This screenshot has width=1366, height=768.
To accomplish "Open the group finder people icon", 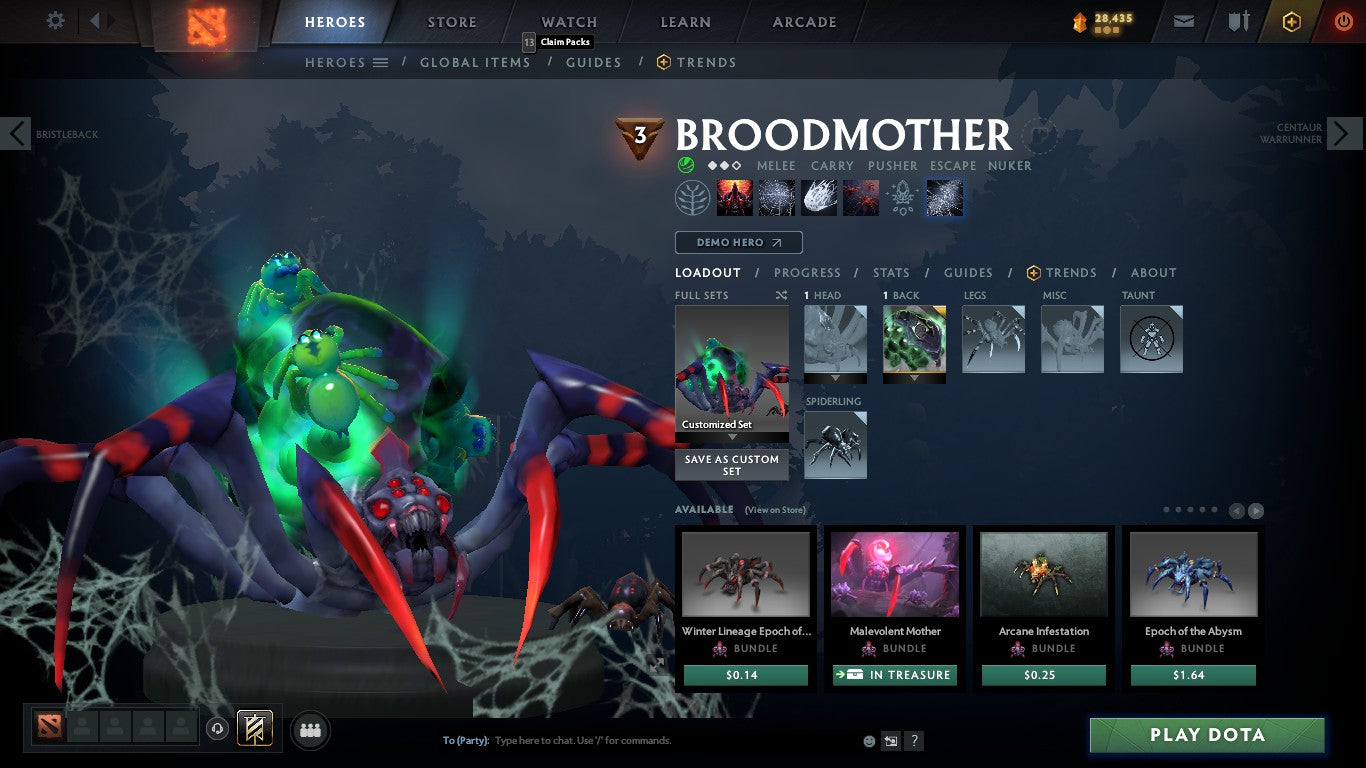I will [x=310, y=731].
